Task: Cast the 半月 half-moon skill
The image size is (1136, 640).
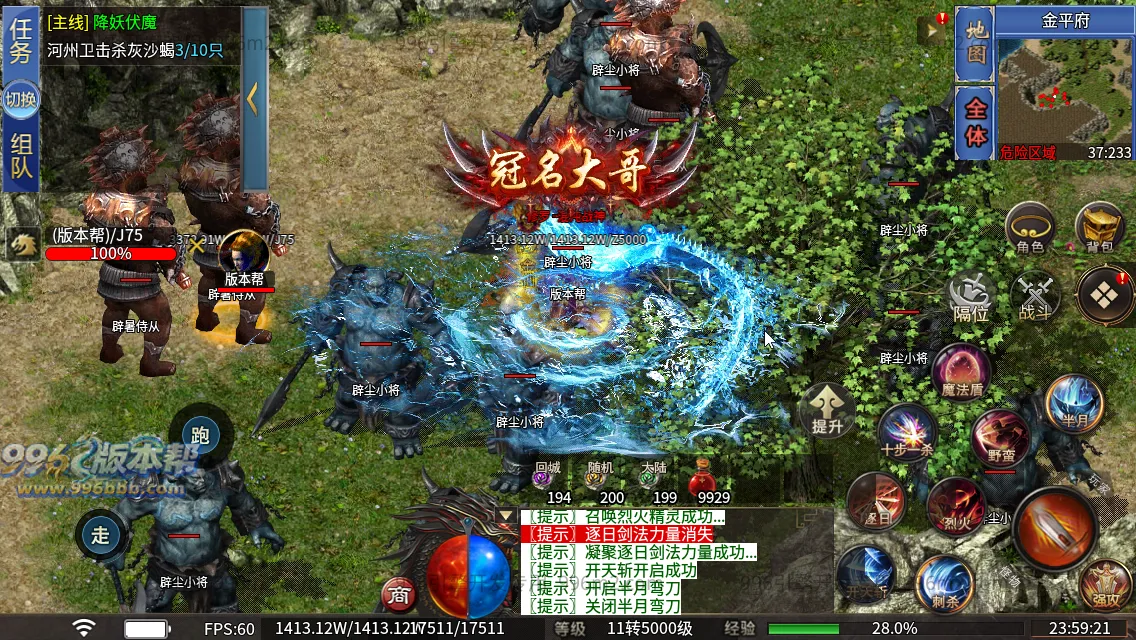Action: pyautogui.click(x=1074, y=402)
